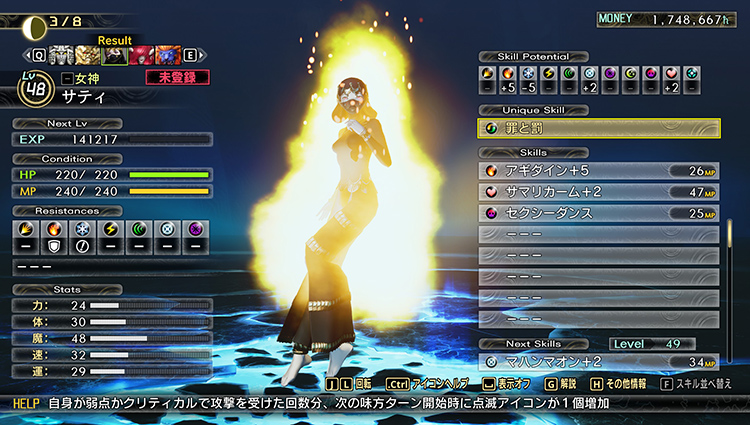Screen dimensions: 750x425
Task: Select the アギダイン+5 skill row
Action: coord(599,171)
